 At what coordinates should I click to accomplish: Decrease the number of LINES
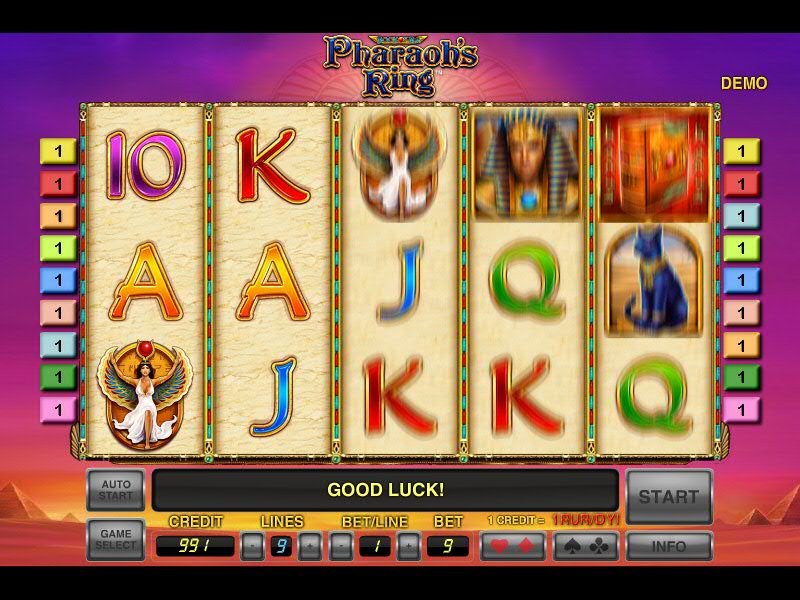[x=252, y=547]
